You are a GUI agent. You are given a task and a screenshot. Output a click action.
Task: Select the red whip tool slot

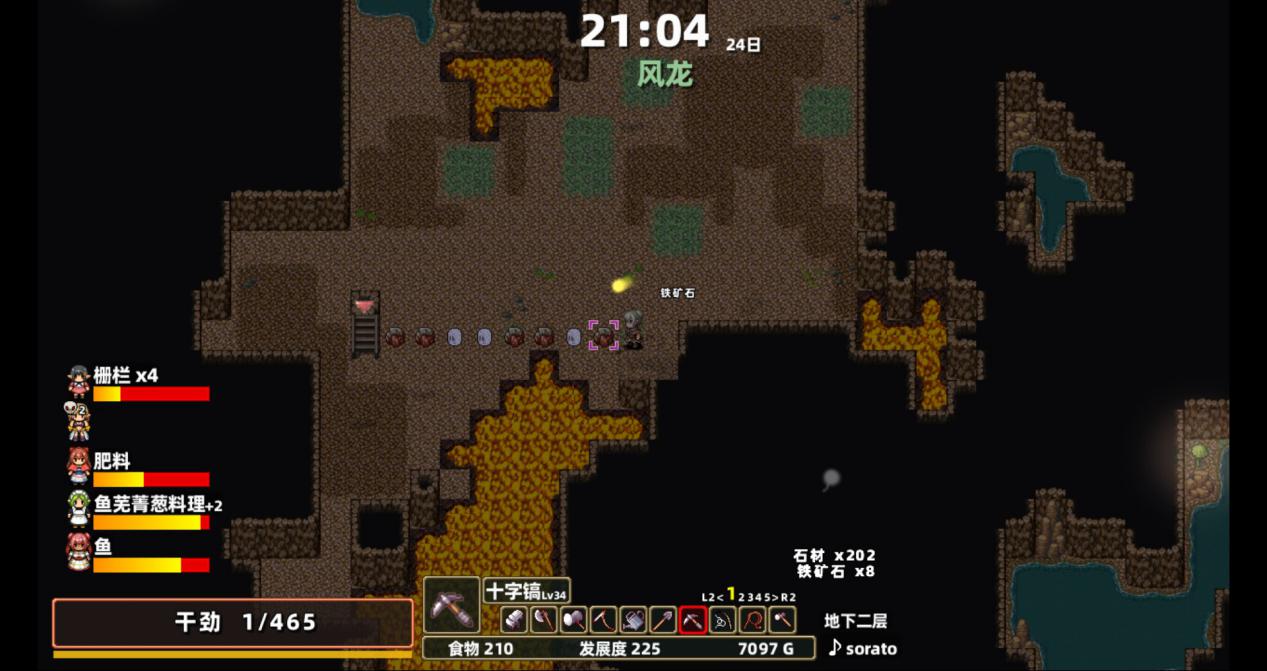click(x=752, y=620)
